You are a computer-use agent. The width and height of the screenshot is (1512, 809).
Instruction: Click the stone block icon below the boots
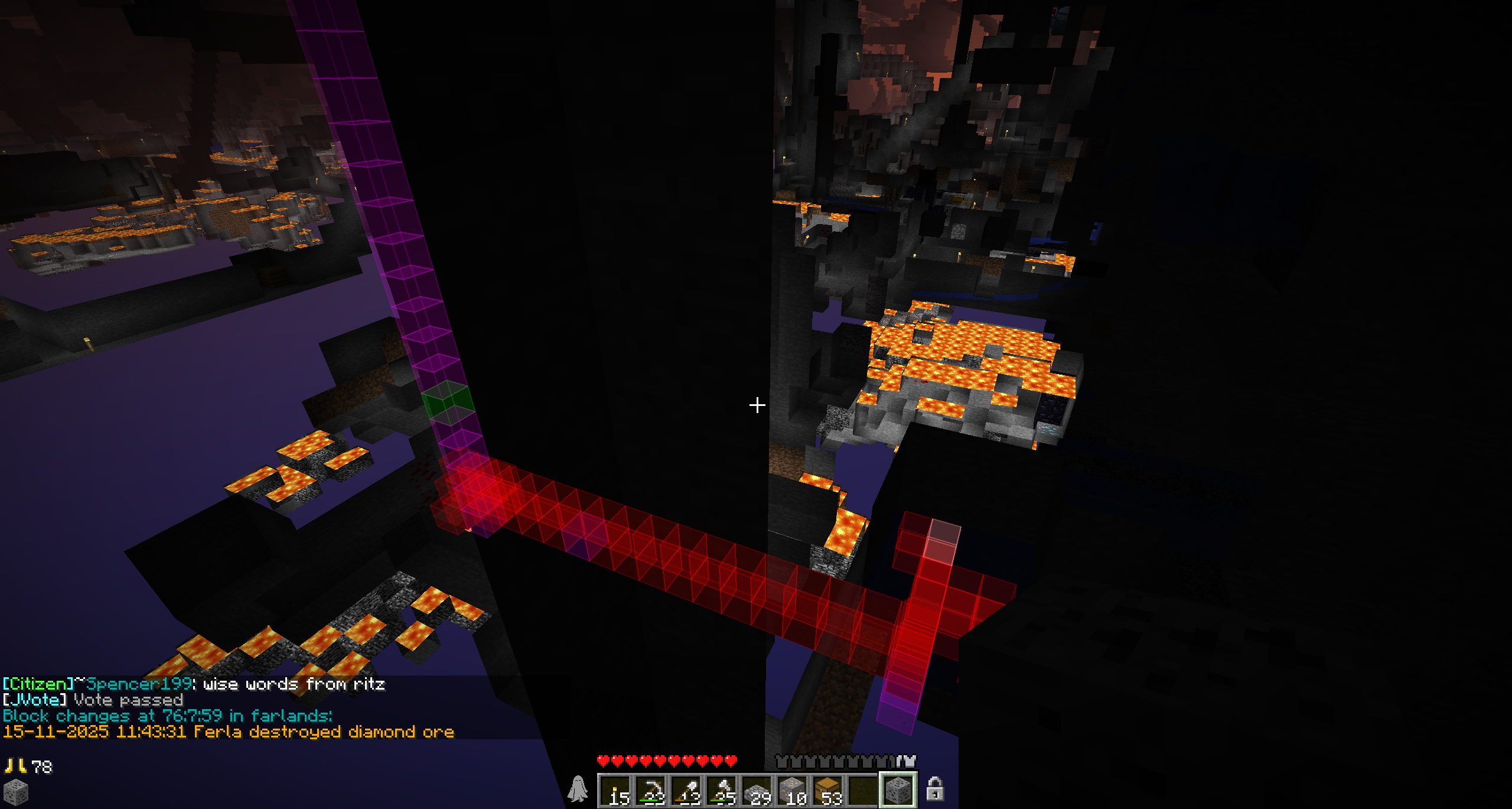click(x=15, y=792)
